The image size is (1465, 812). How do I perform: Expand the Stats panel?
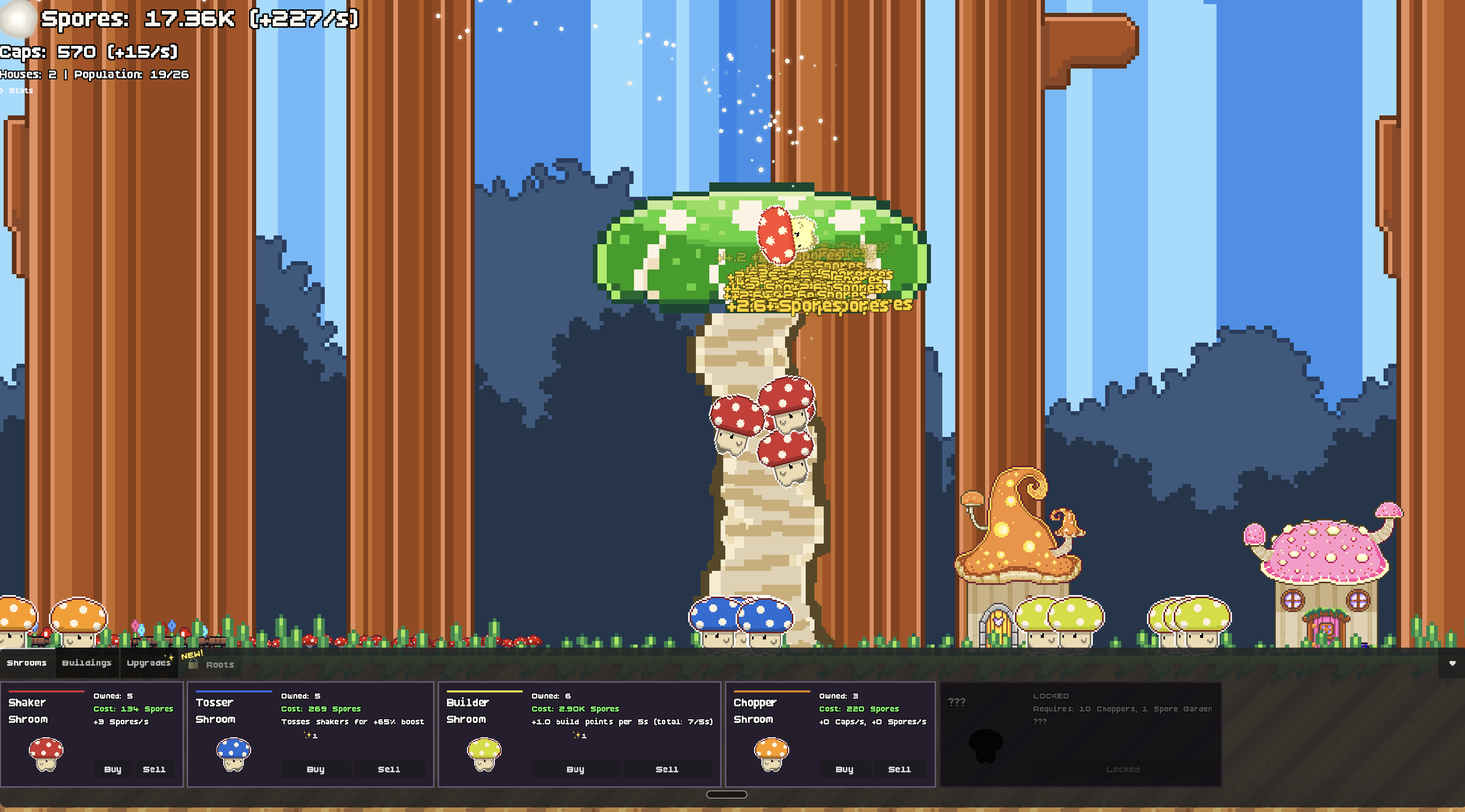[x=22, y=90]
